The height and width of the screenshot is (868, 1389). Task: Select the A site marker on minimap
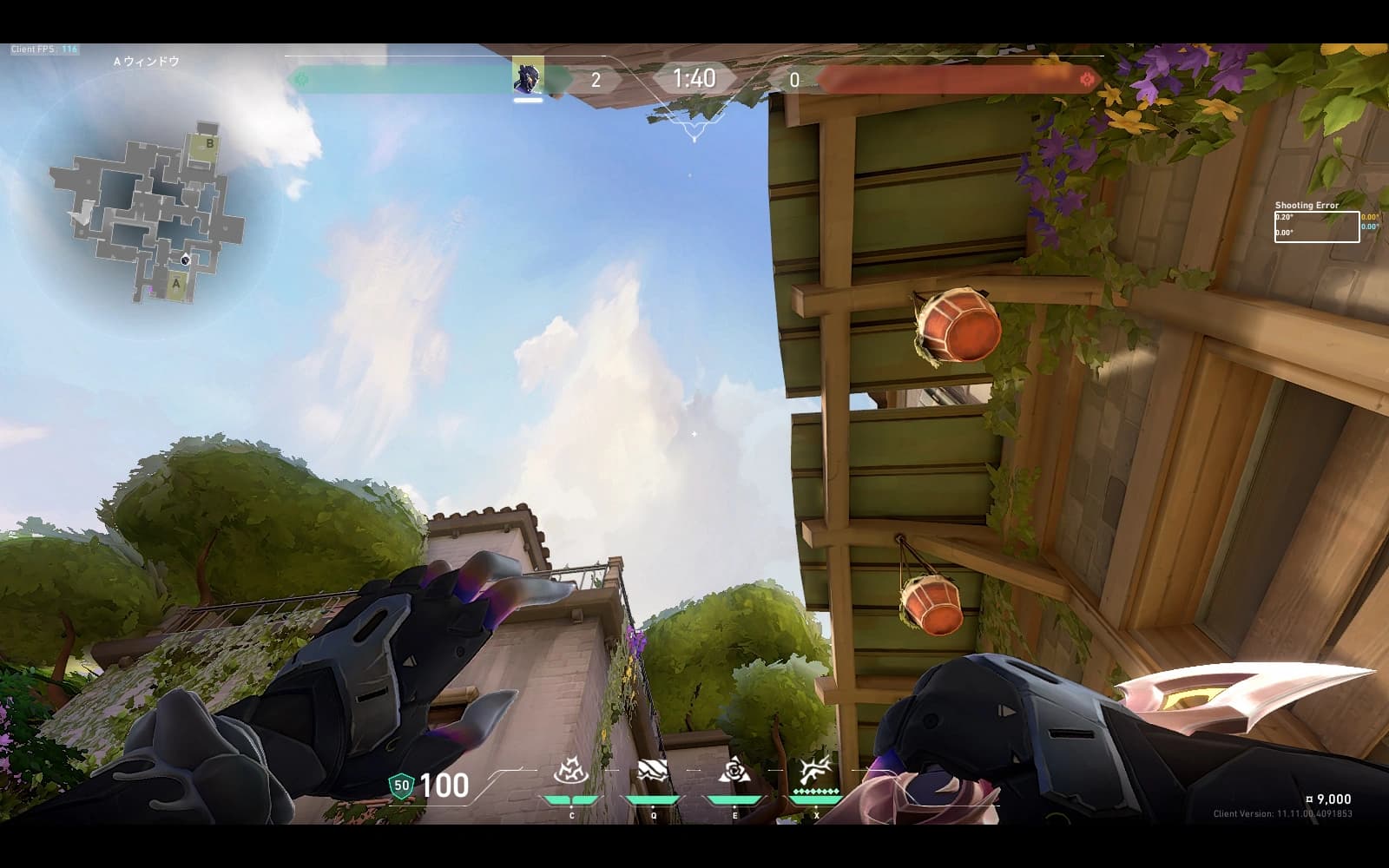pos(176,283)
